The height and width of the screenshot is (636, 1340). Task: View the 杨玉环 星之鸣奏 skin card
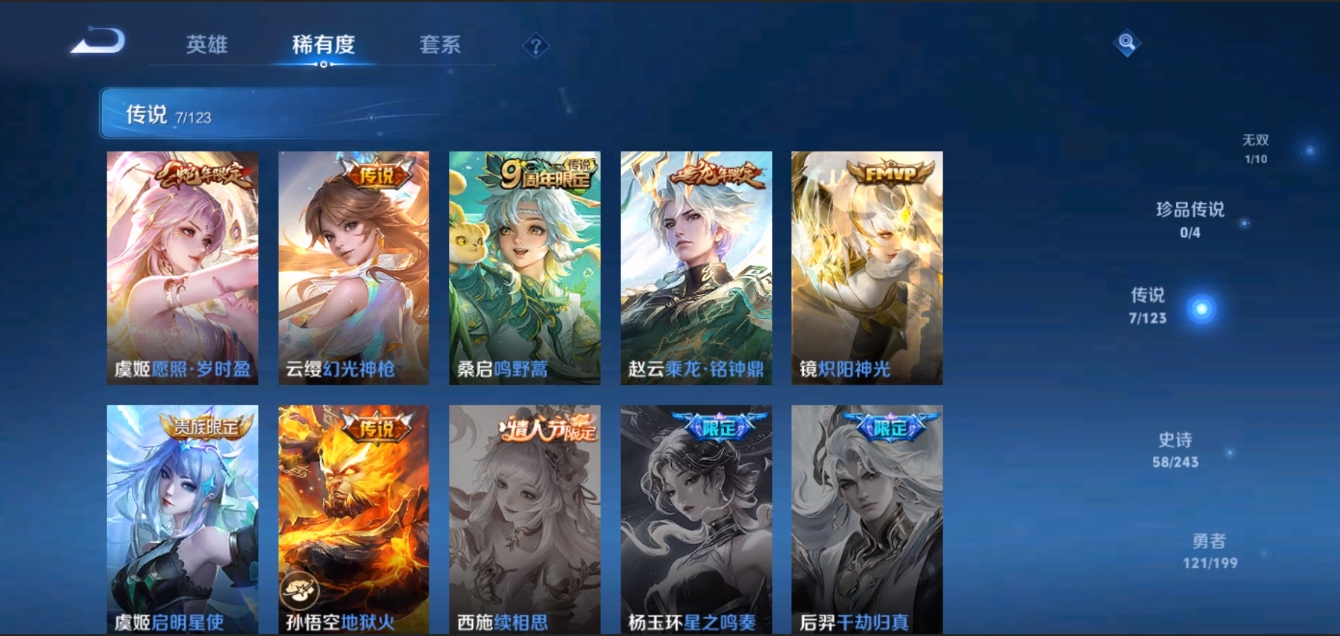[x=696, y=519]
